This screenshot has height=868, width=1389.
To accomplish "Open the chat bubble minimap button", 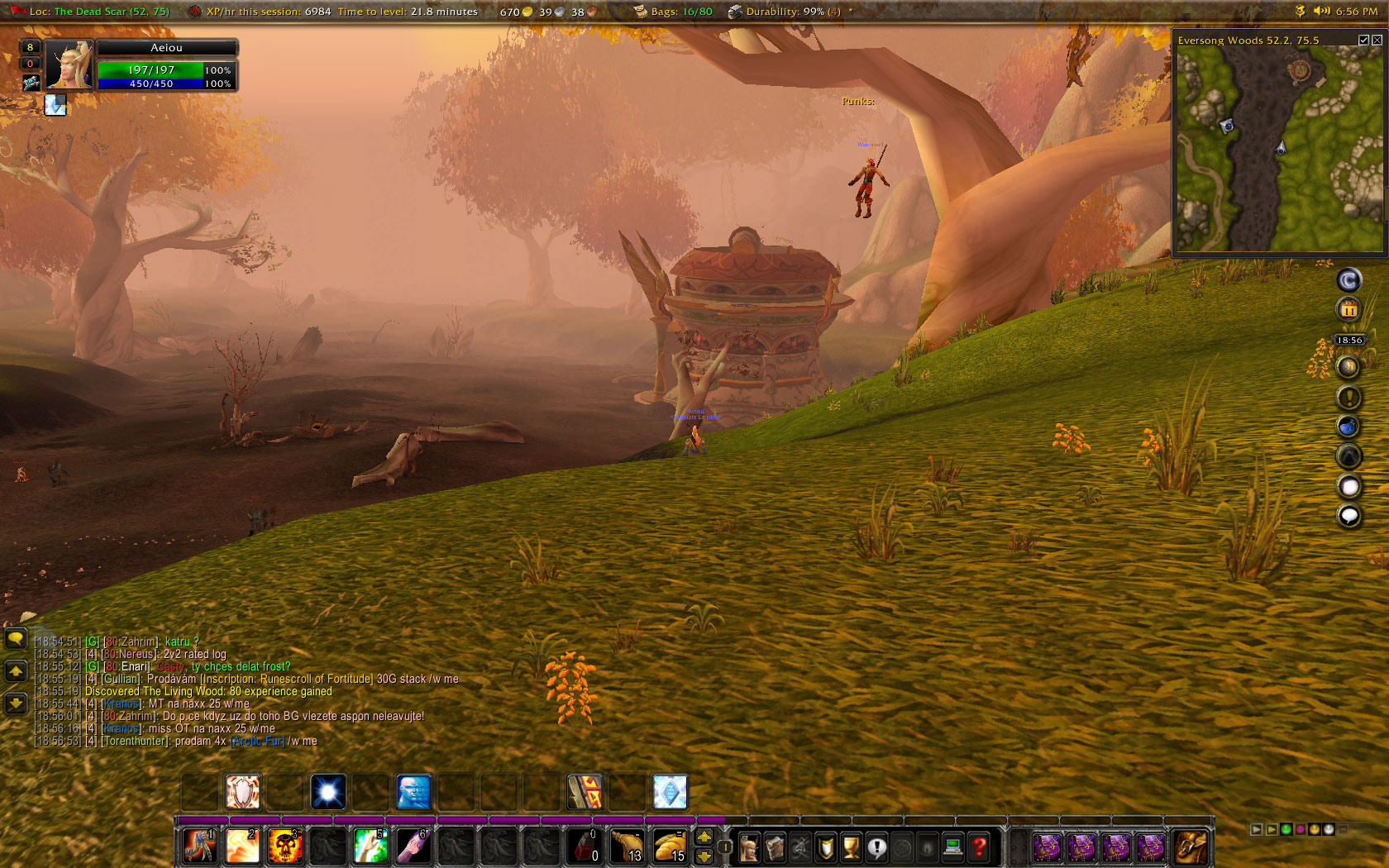I will 1348,516.
